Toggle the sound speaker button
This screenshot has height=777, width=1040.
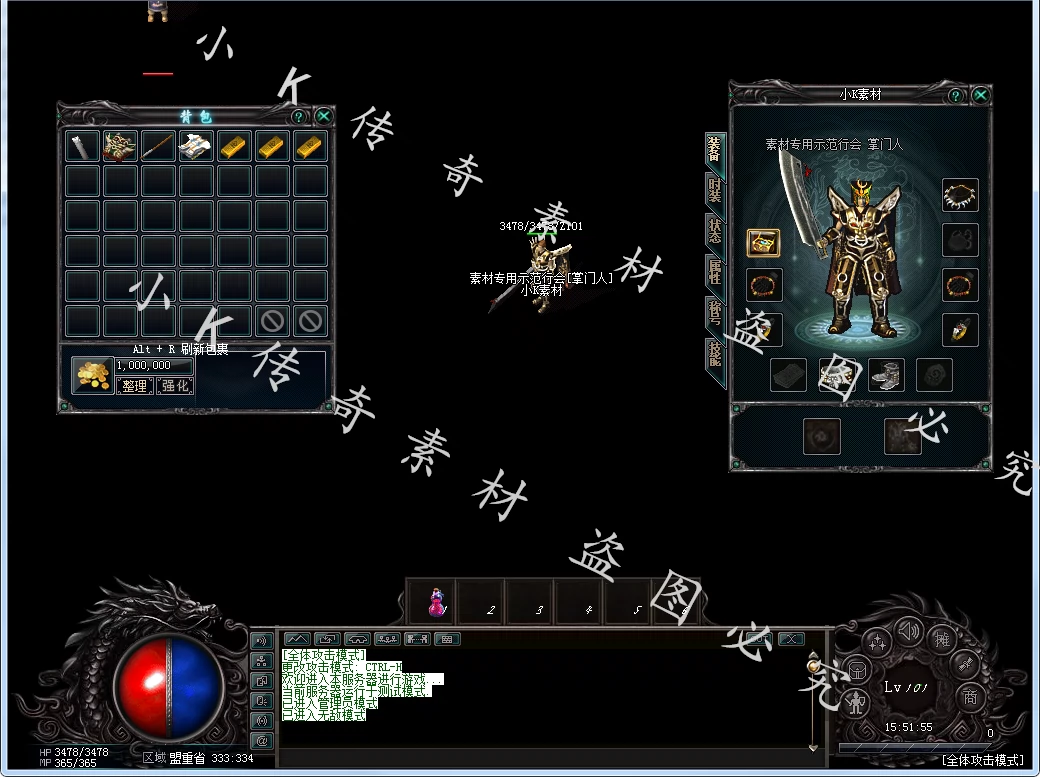(x=908, y=630)
